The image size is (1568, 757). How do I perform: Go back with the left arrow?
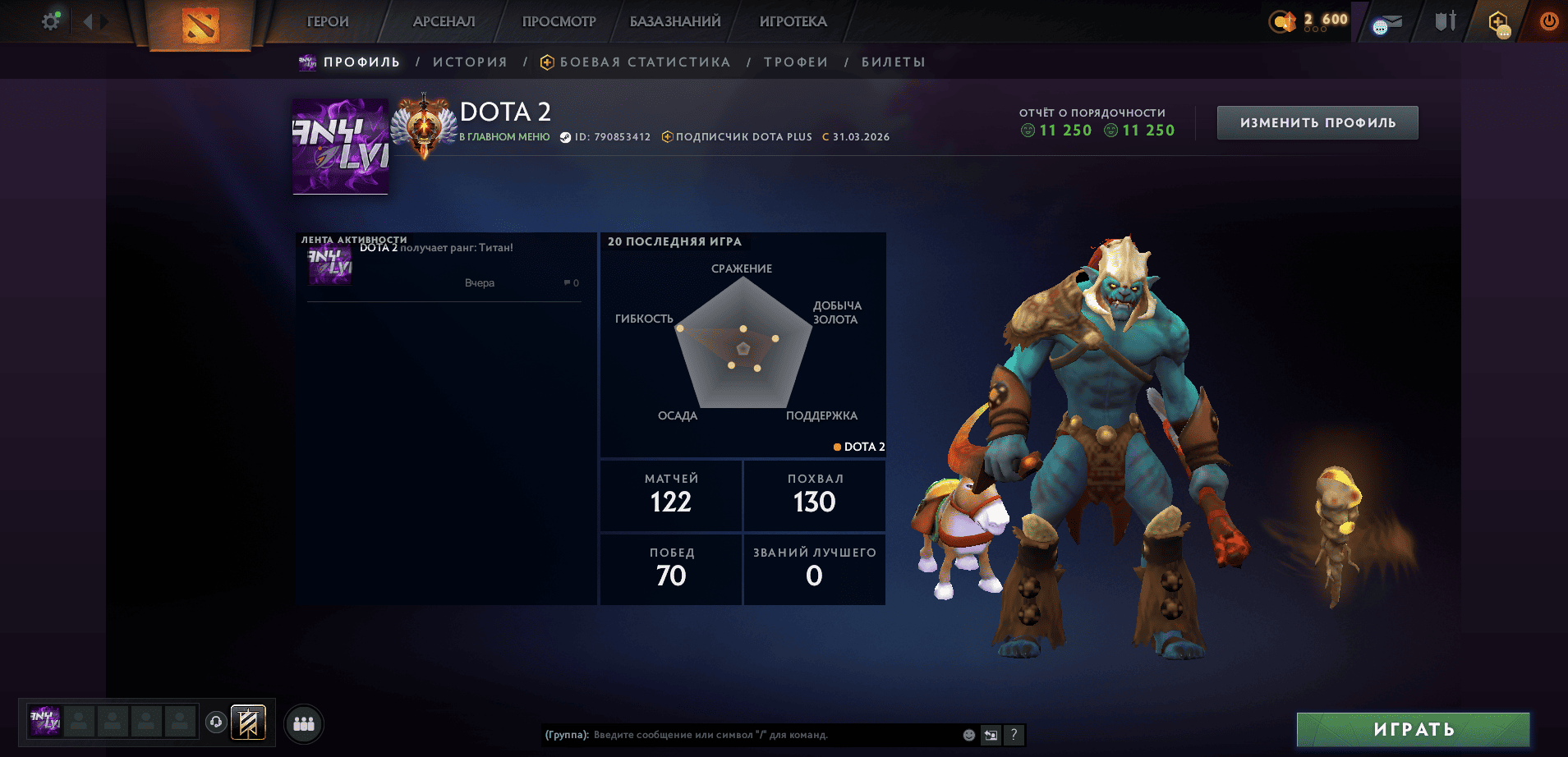(88, 22)
